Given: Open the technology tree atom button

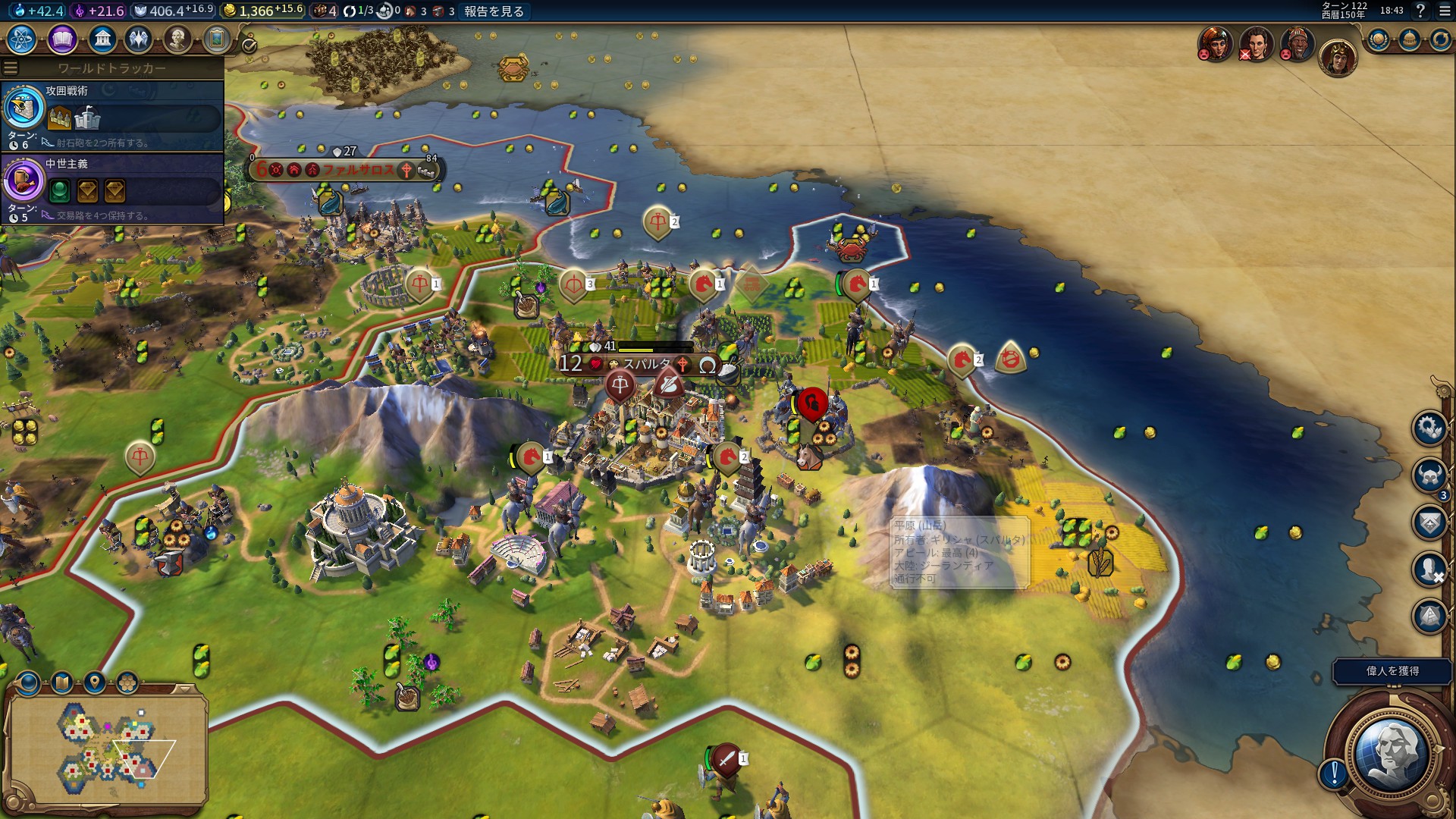Looking at the screenshot, I should [22, 39].
